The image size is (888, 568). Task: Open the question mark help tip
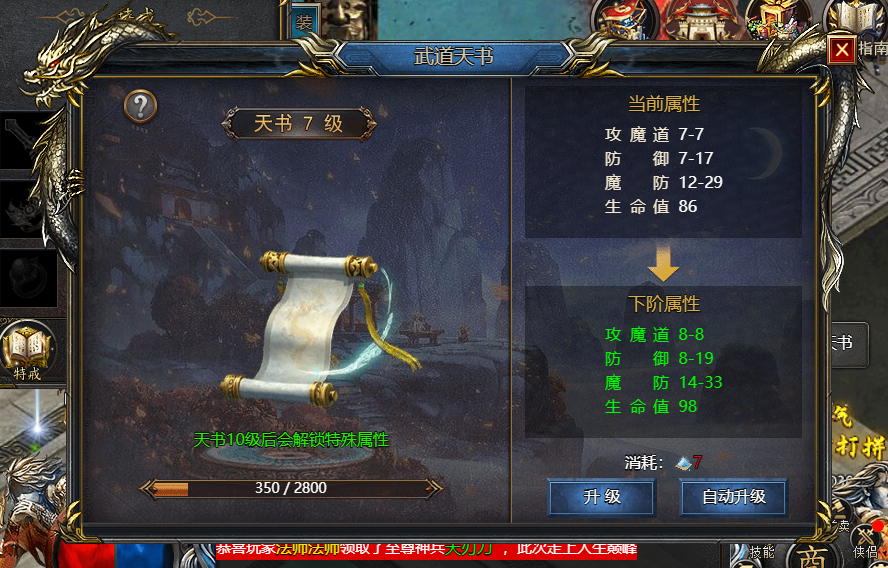(141, 106)
